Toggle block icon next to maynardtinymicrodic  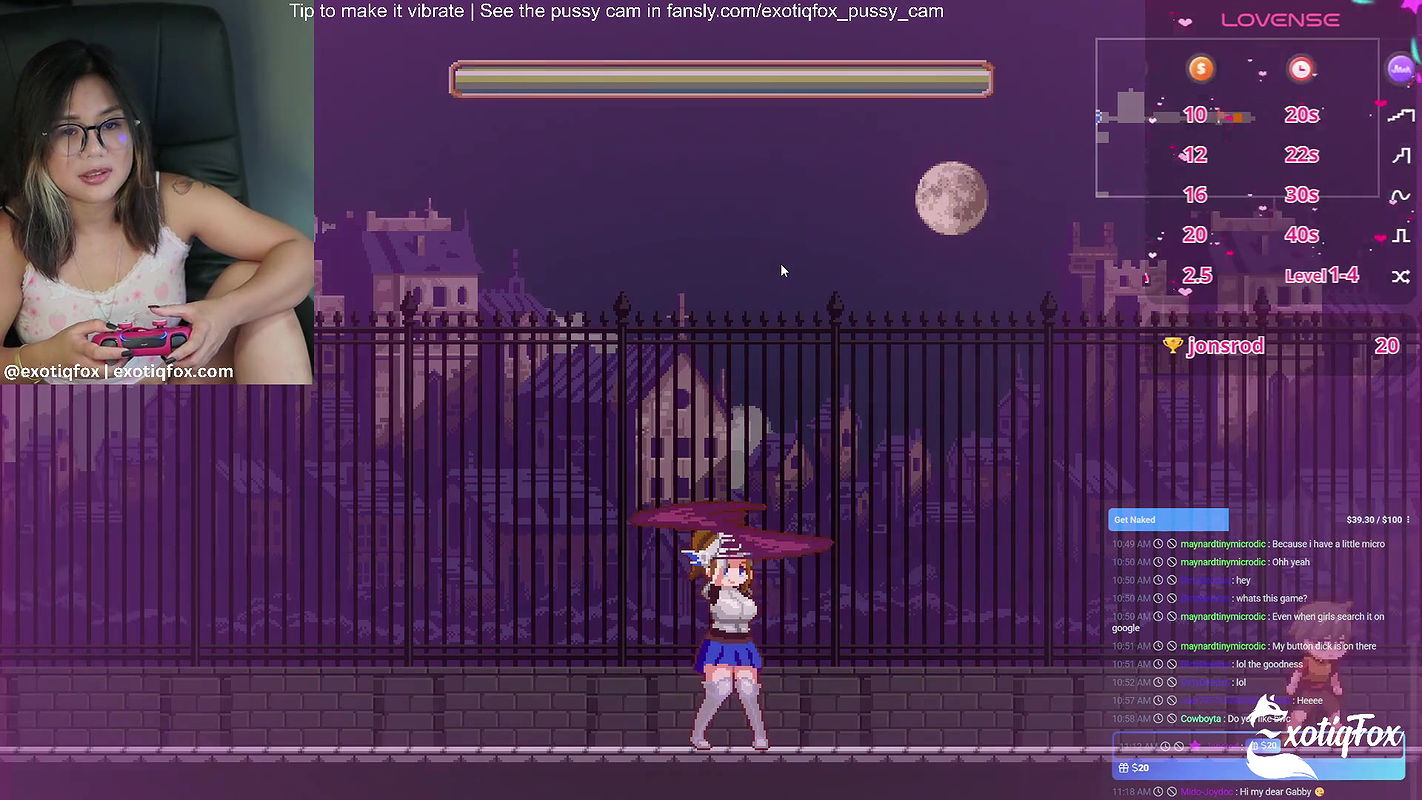pos(1170,543)
